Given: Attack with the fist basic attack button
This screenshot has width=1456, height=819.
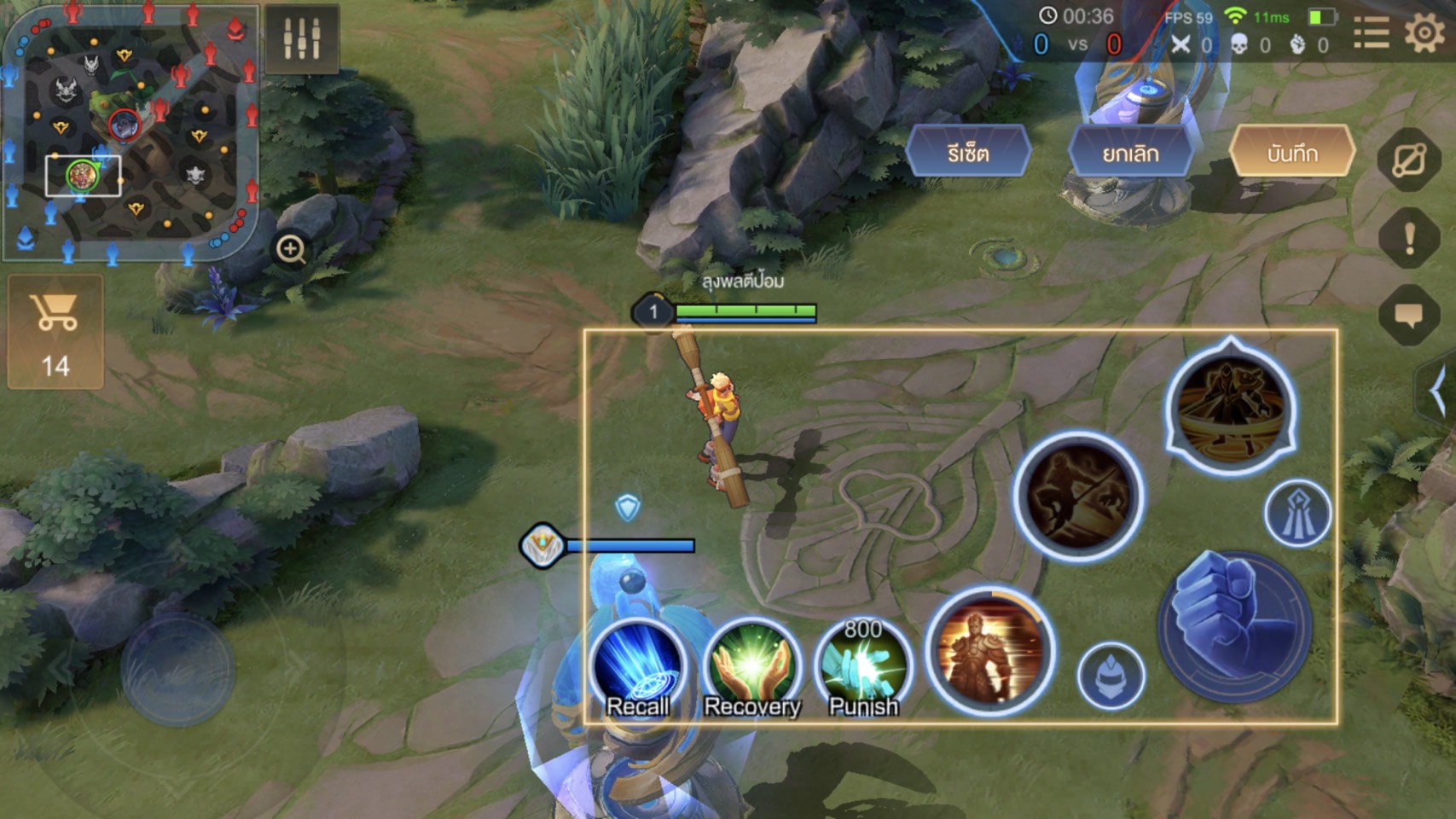Looking at the screenshot, I should pos(1234,627).
